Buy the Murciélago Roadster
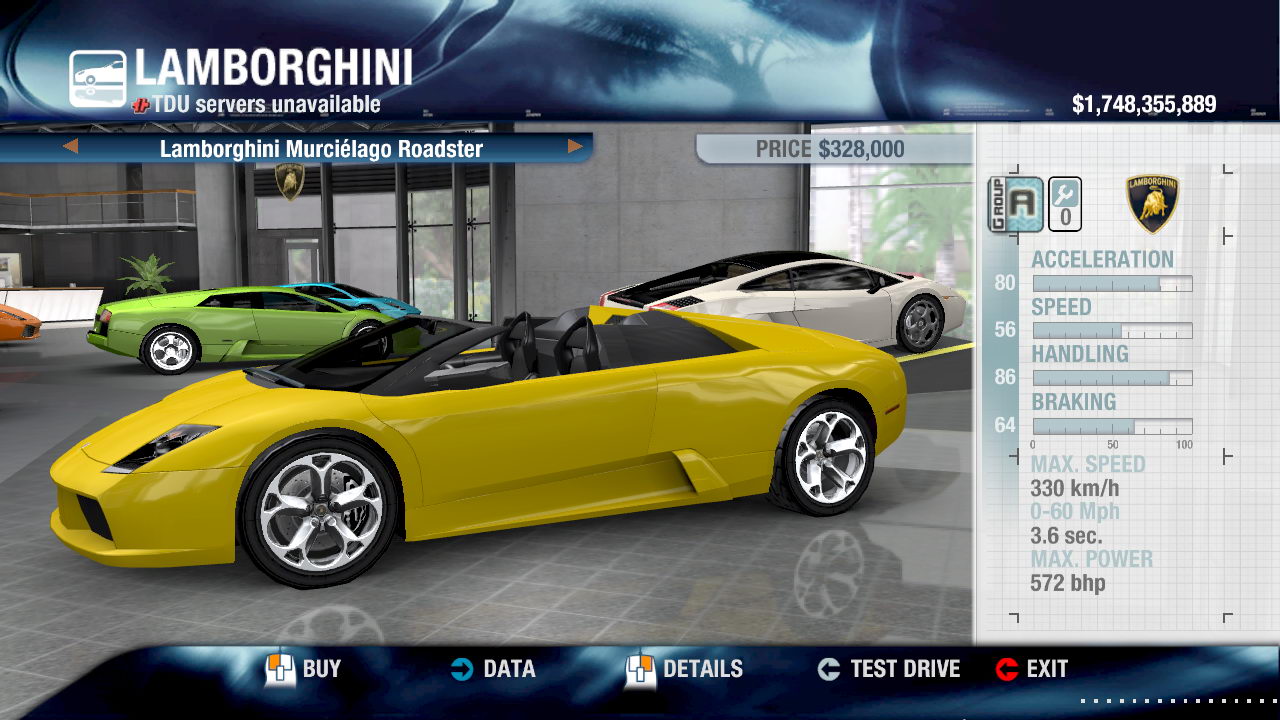The height and width of the screenshot is (720, 1280). (303, 669)
